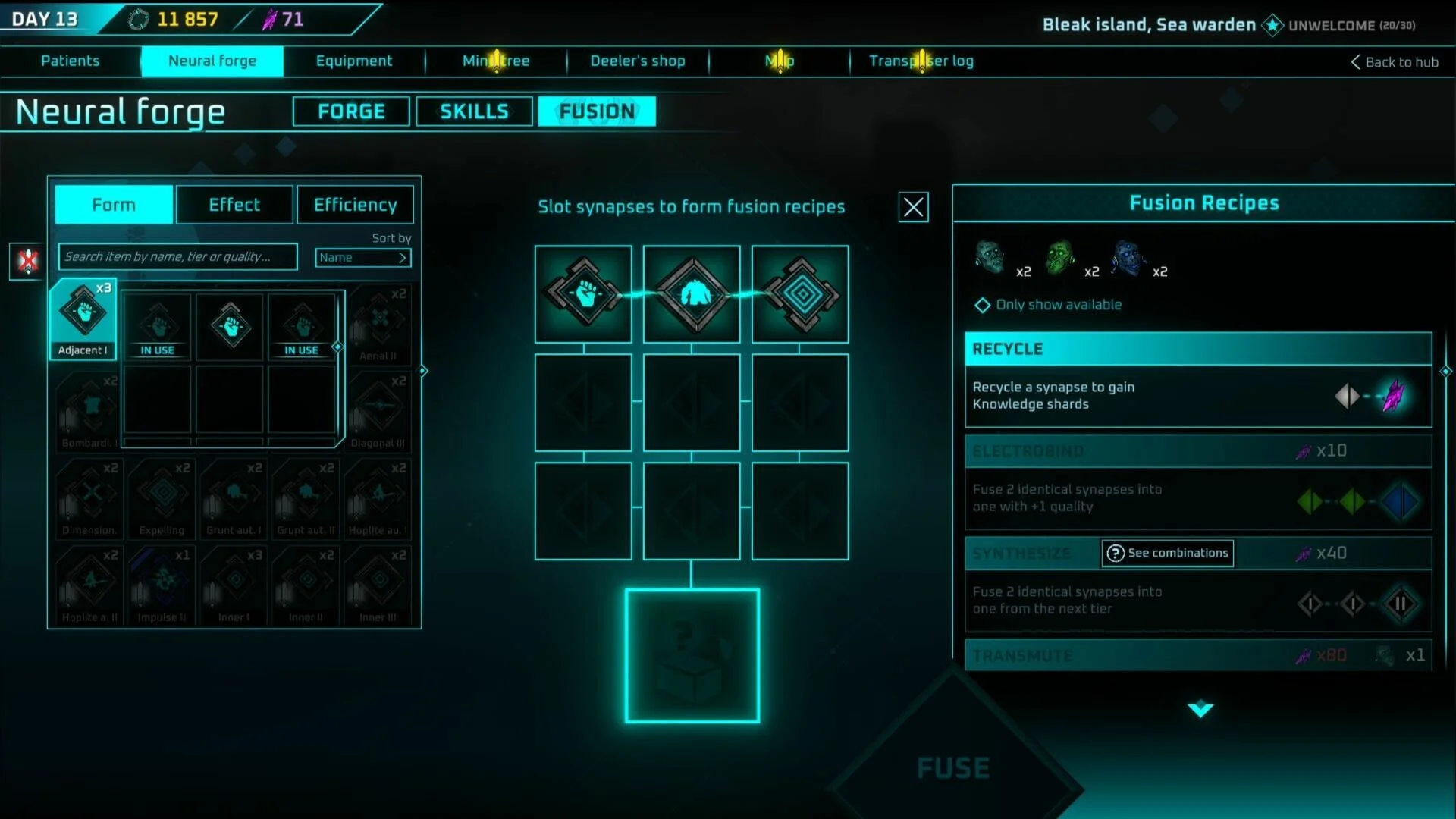
Task: Select the Adjacent I synapse stack
Action: [x=83, y=318]
